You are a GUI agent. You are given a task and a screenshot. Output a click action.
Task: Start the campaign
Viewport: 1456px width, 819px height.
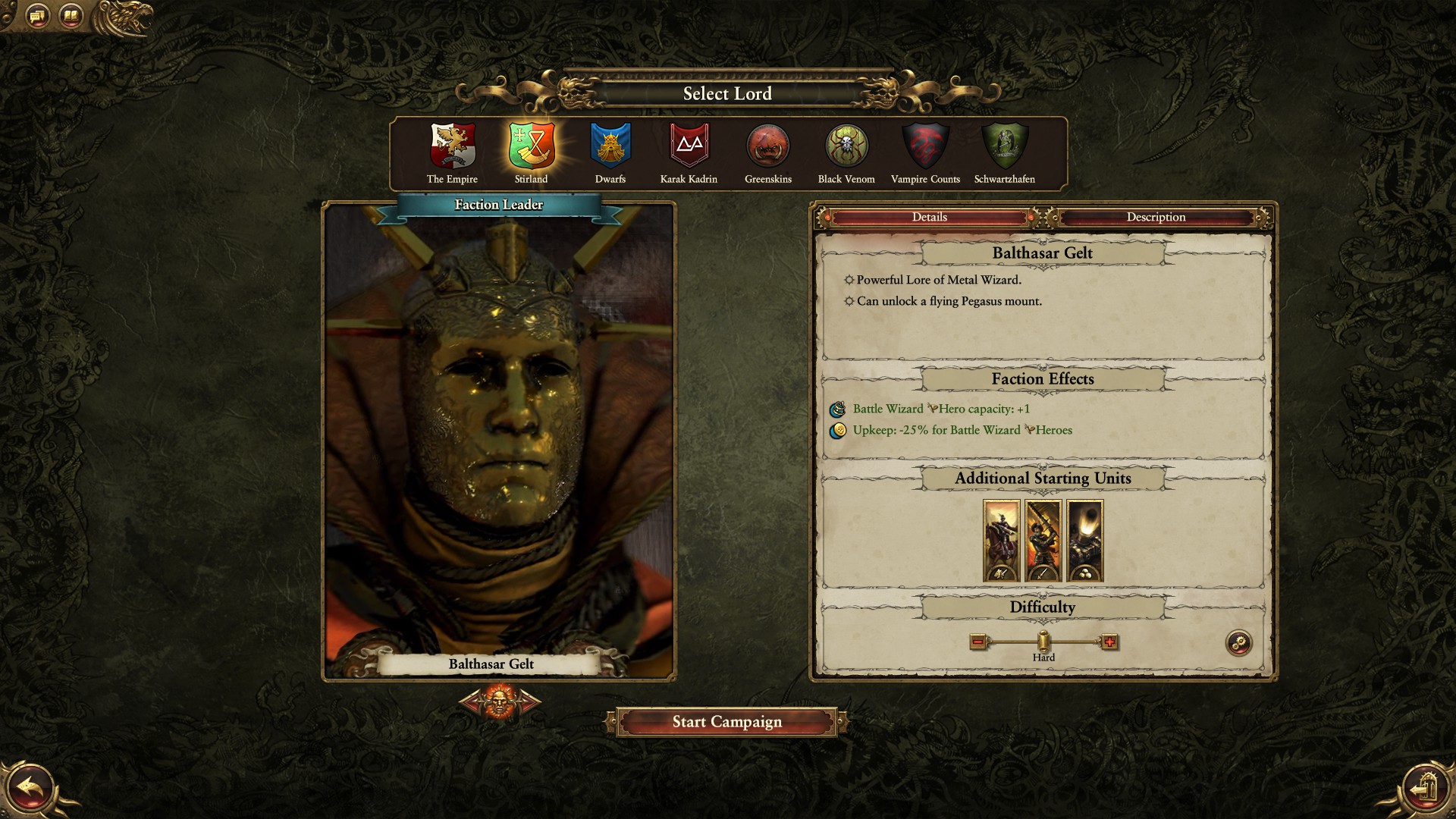coord(726,722)
